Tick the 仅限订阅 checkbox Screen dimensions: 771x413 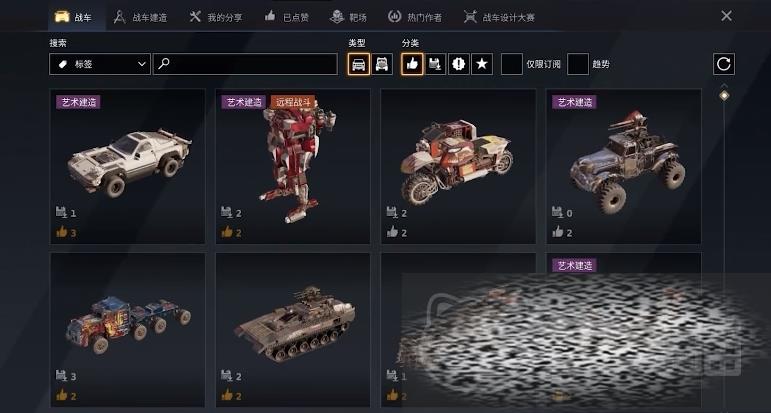point(511,64)
